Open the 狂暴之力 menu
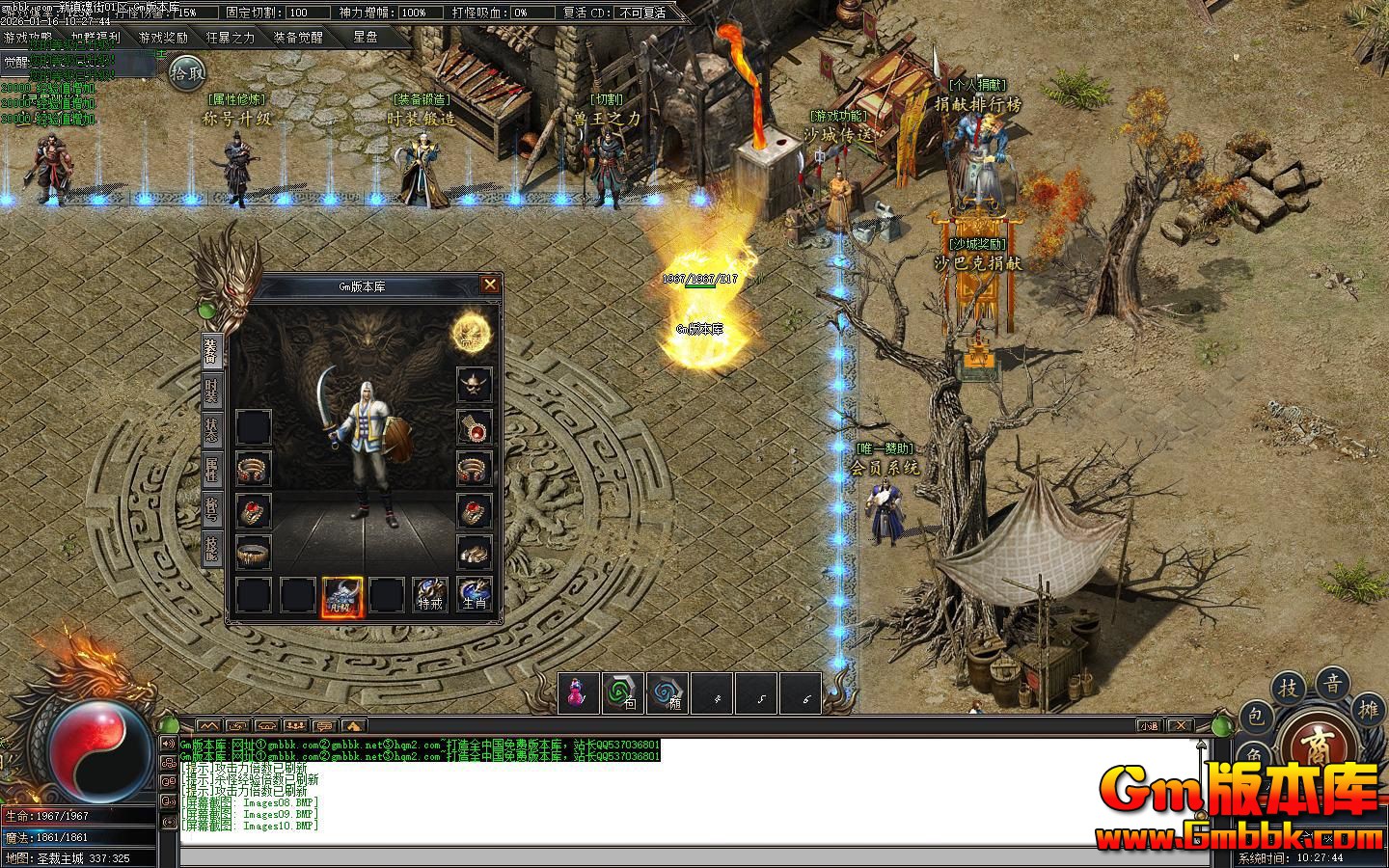 point(231,38)
